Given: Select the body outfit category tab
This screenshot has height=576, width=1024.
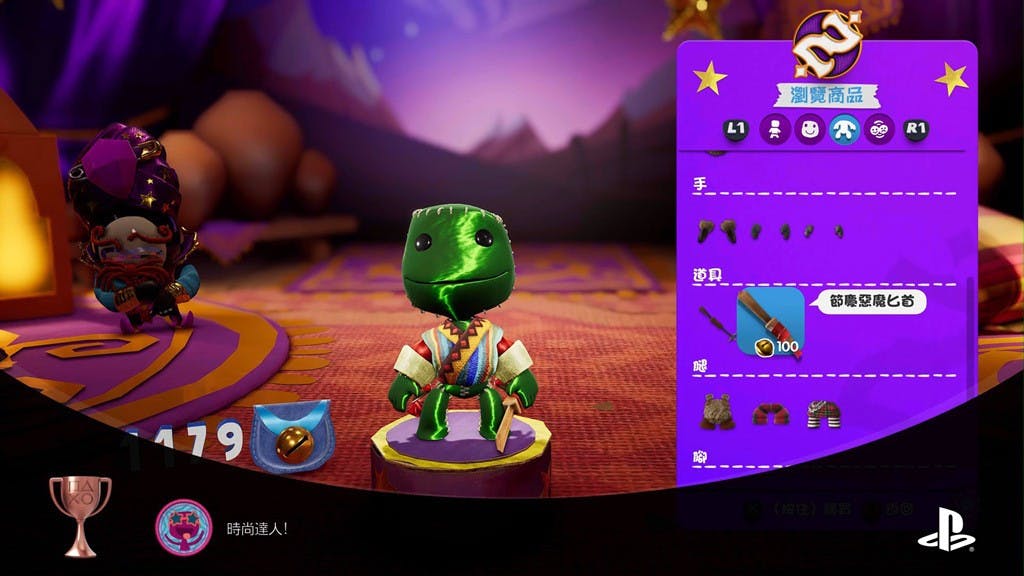Looking at the screenshot, I should click(x=843, y=129).
